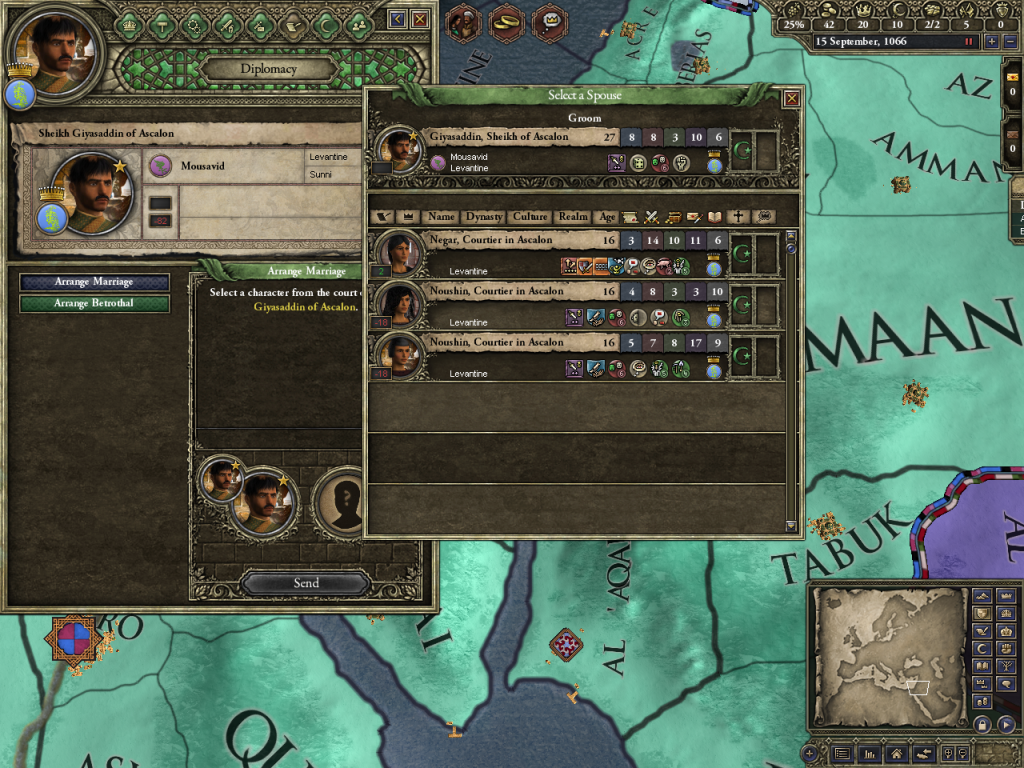
Task: Open the gold rings marriage shortcut icon
Action: pyautogui.click(x=506, y=22)
